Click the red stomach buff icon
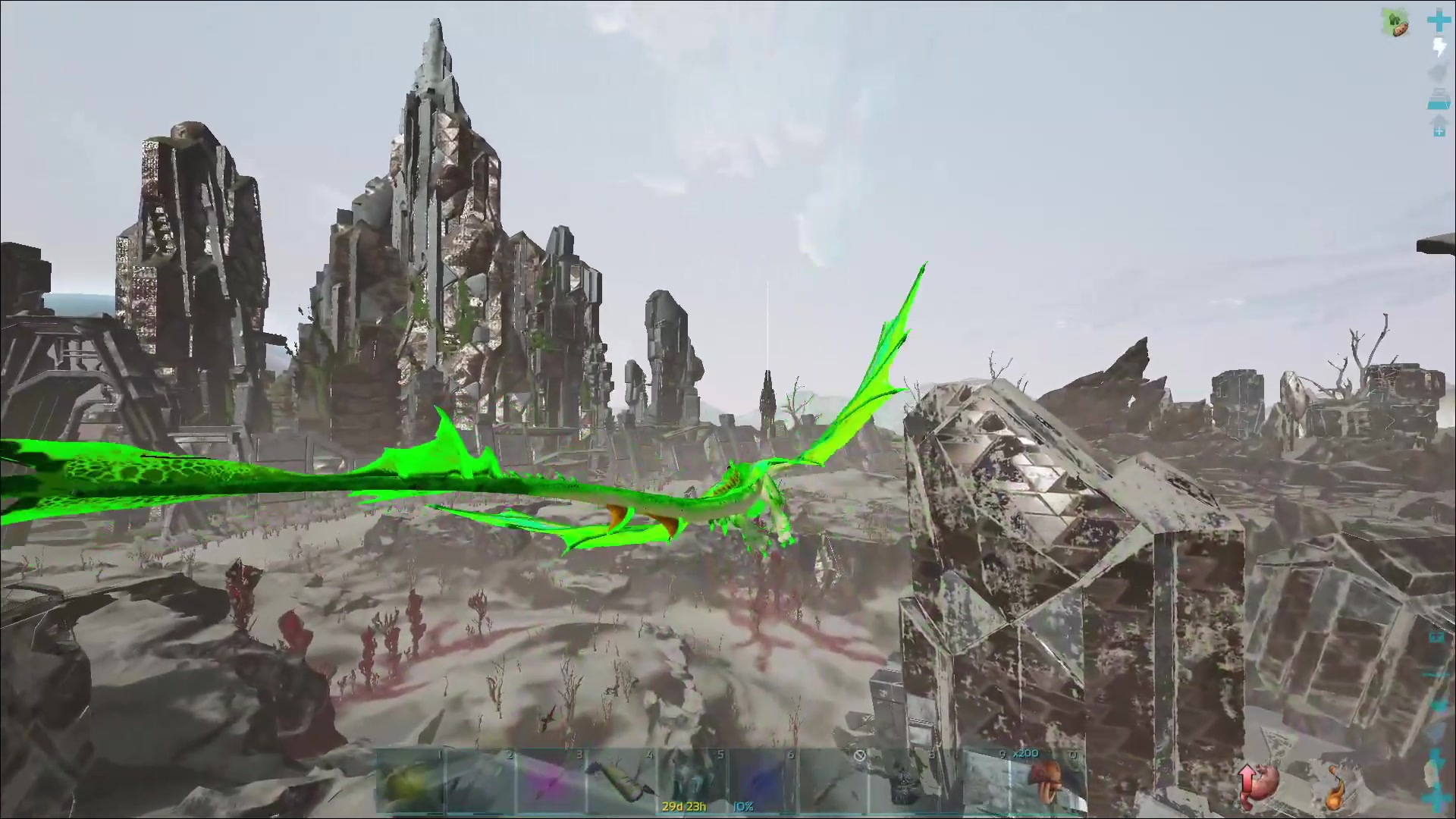 1258,784
